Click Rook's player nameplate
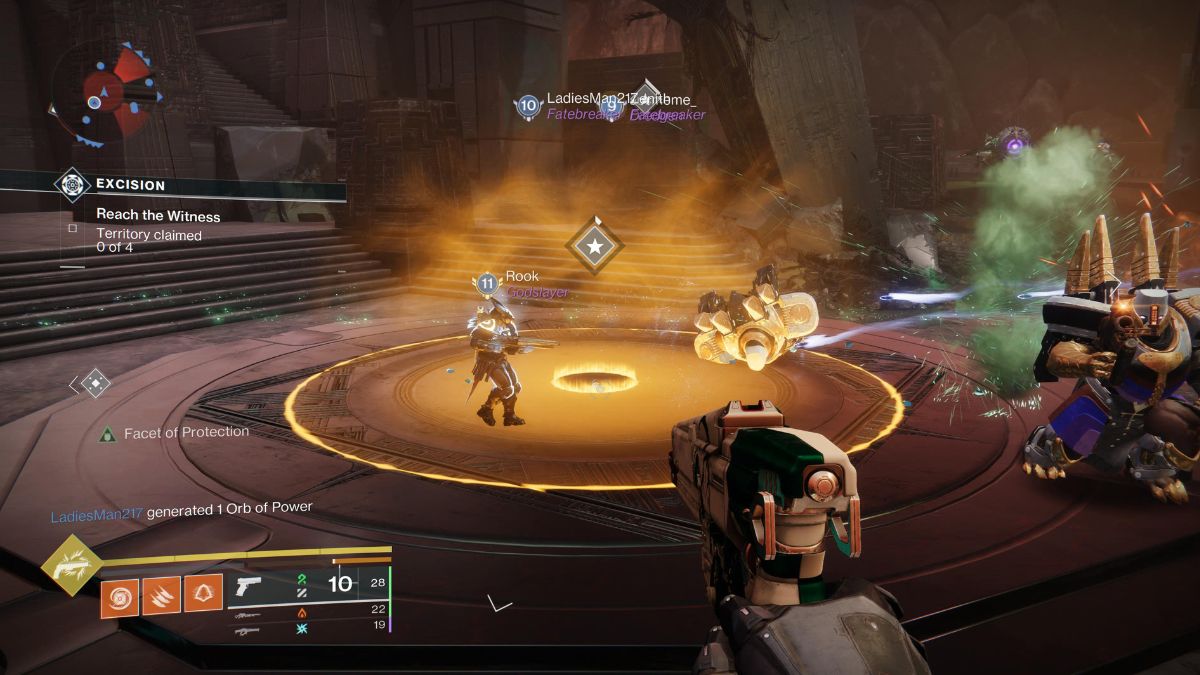1200x675 pixels. (521, 277)
